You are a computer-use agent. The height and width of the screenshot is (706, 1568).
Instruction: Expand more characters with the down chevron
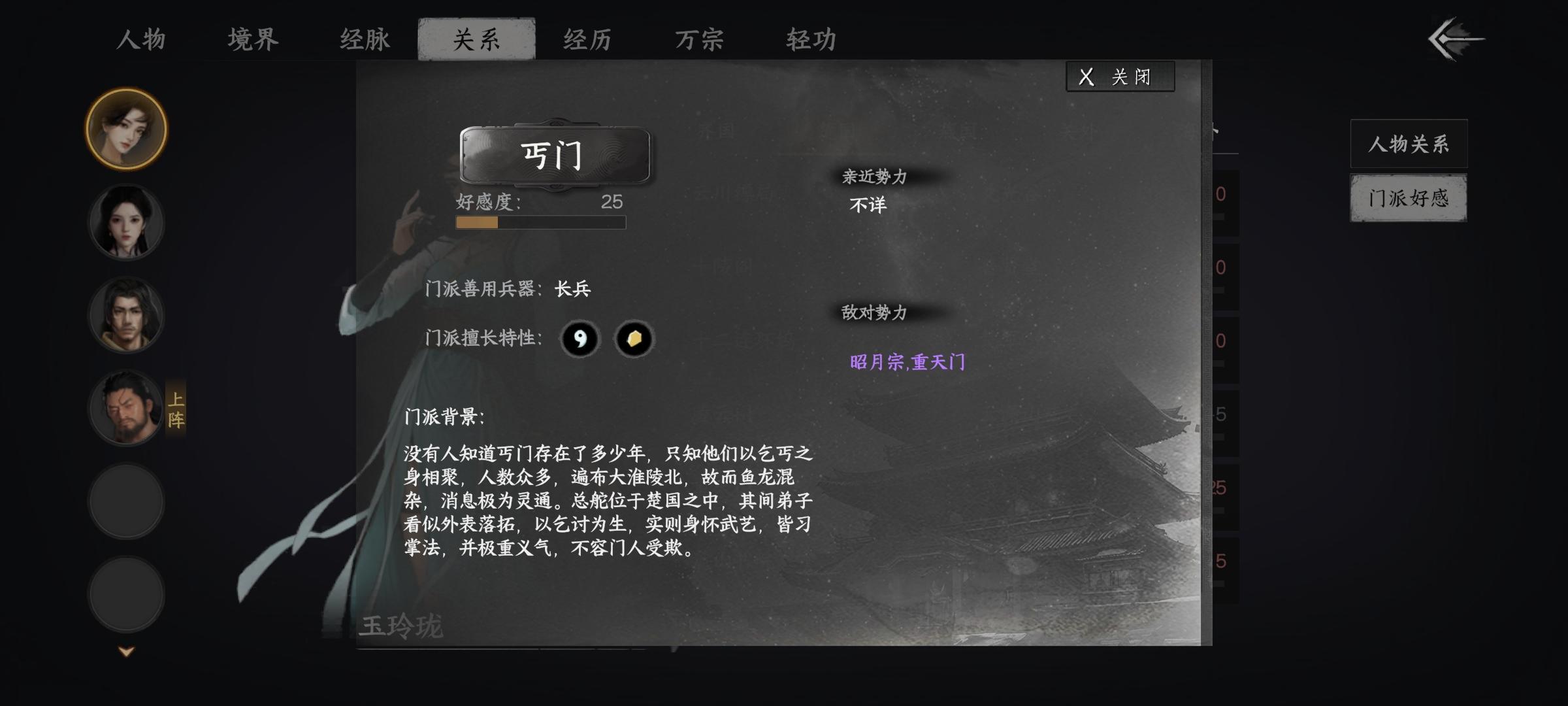coord(125,650)
